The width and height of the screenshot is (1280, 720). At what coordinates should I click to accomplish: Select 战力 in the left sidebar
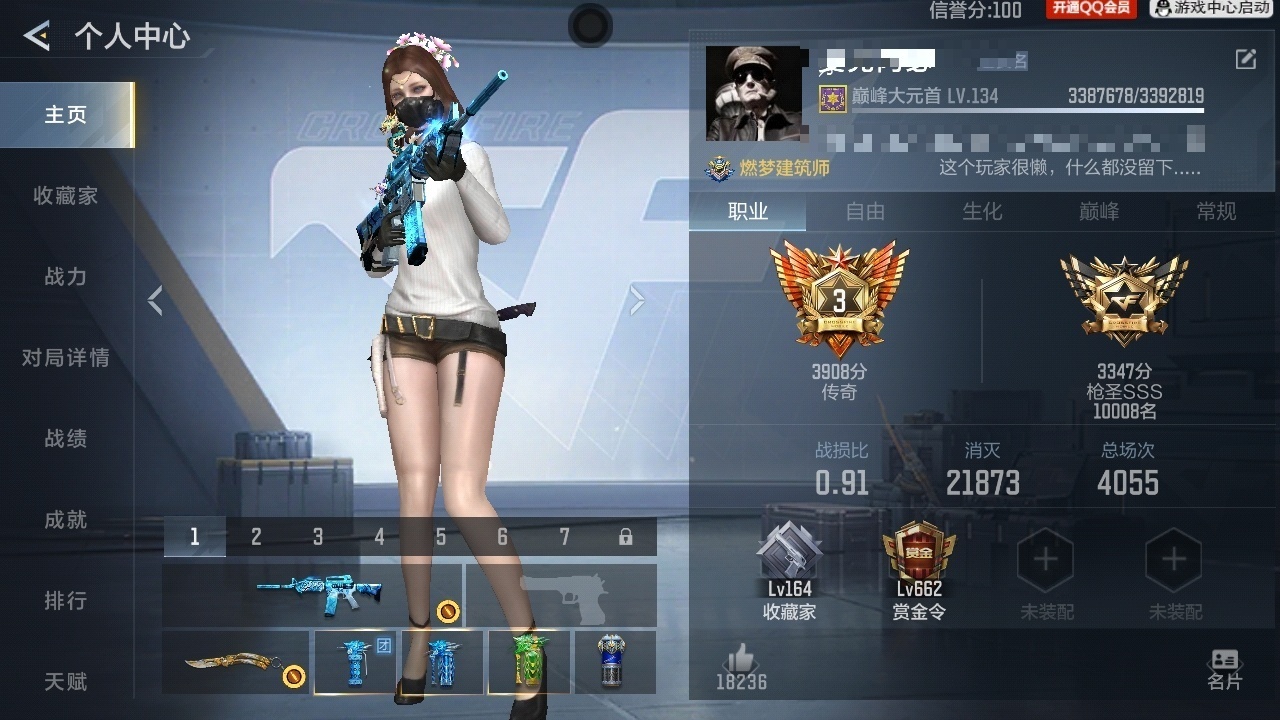[x=66, y=277]
